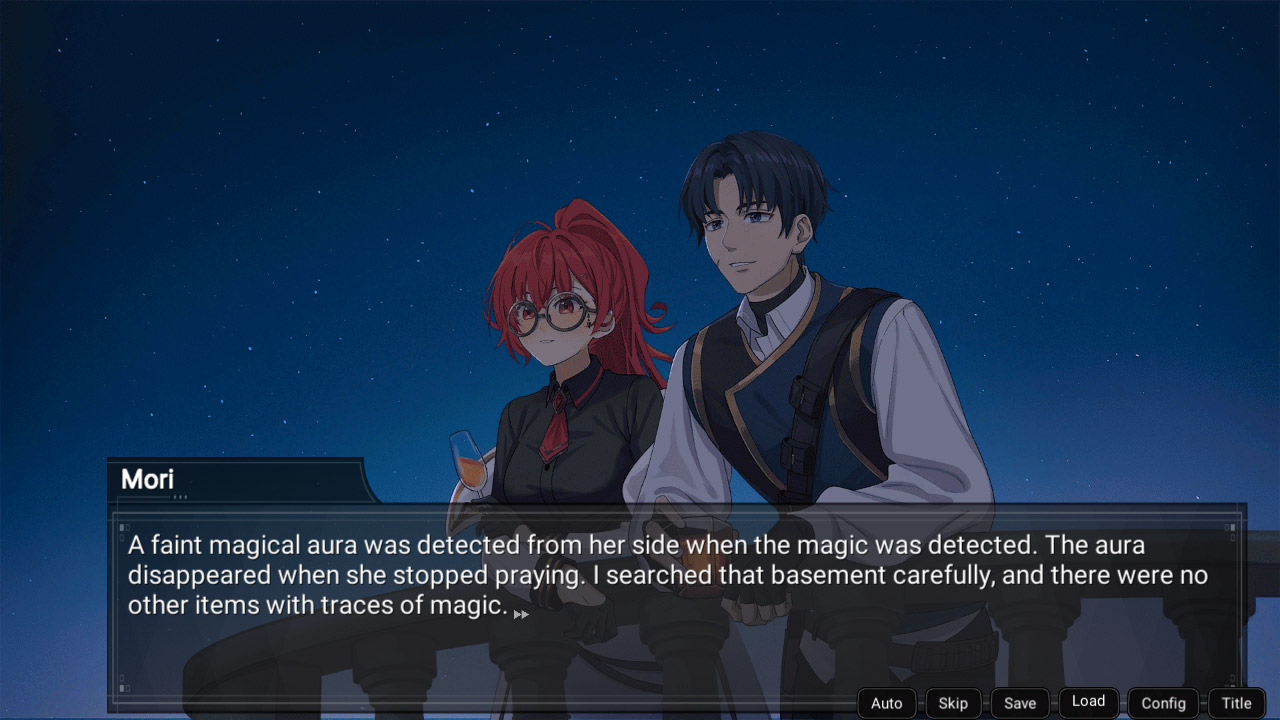Save the current game progress
This screenshot has height=720, width=1280.
(1019, 702)
